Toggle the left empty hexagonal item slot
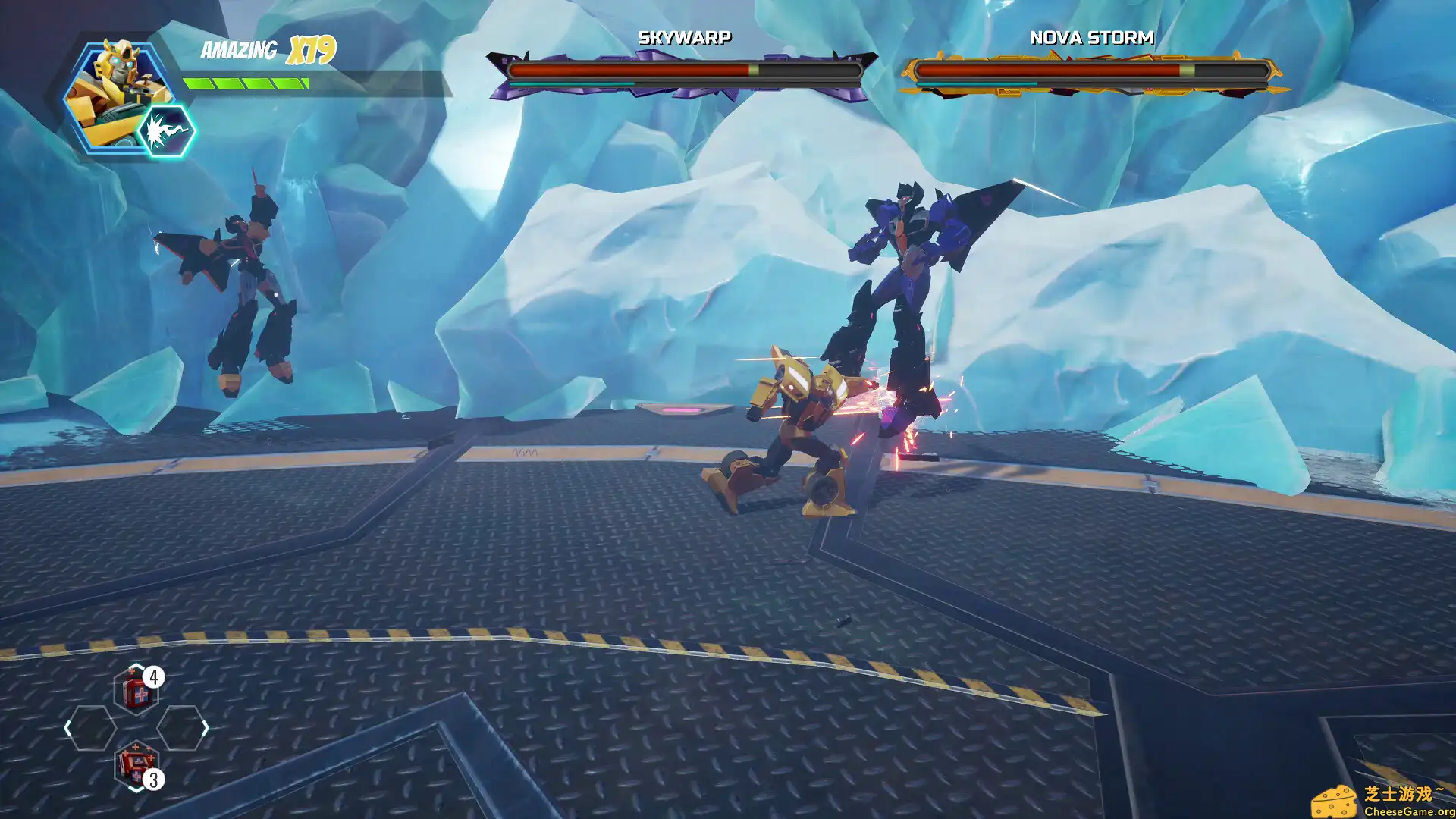This screenshot has width=1456, height=819. tap(93, 729)
